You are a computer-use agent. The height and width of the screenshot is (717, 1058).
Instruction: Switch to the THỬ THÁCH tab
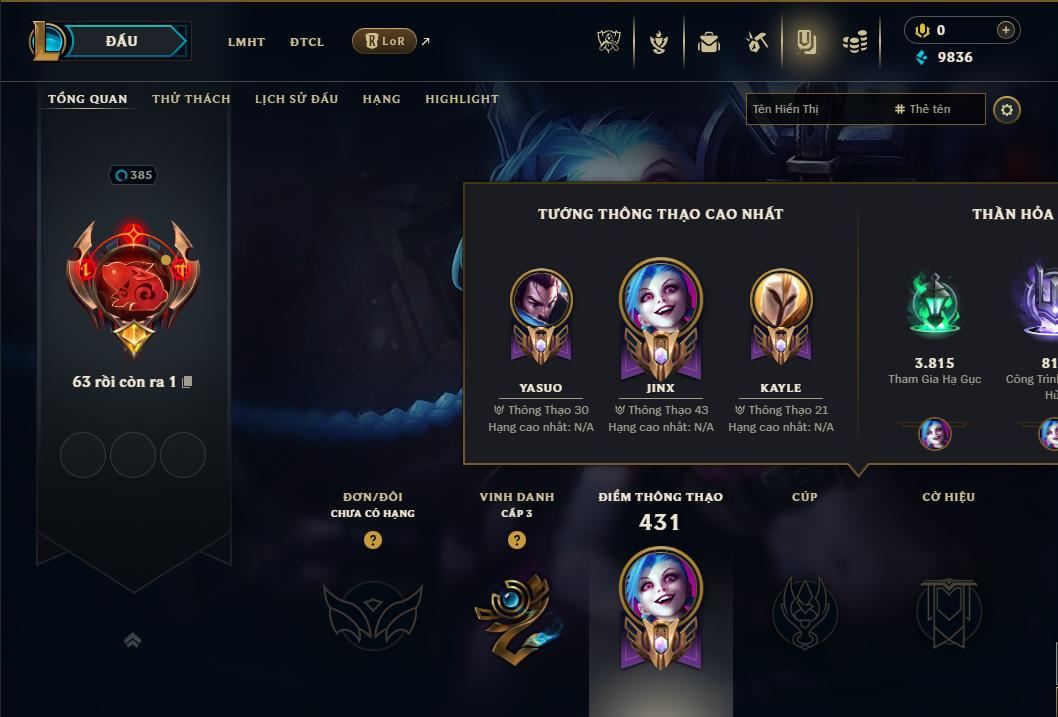(191, 99)
